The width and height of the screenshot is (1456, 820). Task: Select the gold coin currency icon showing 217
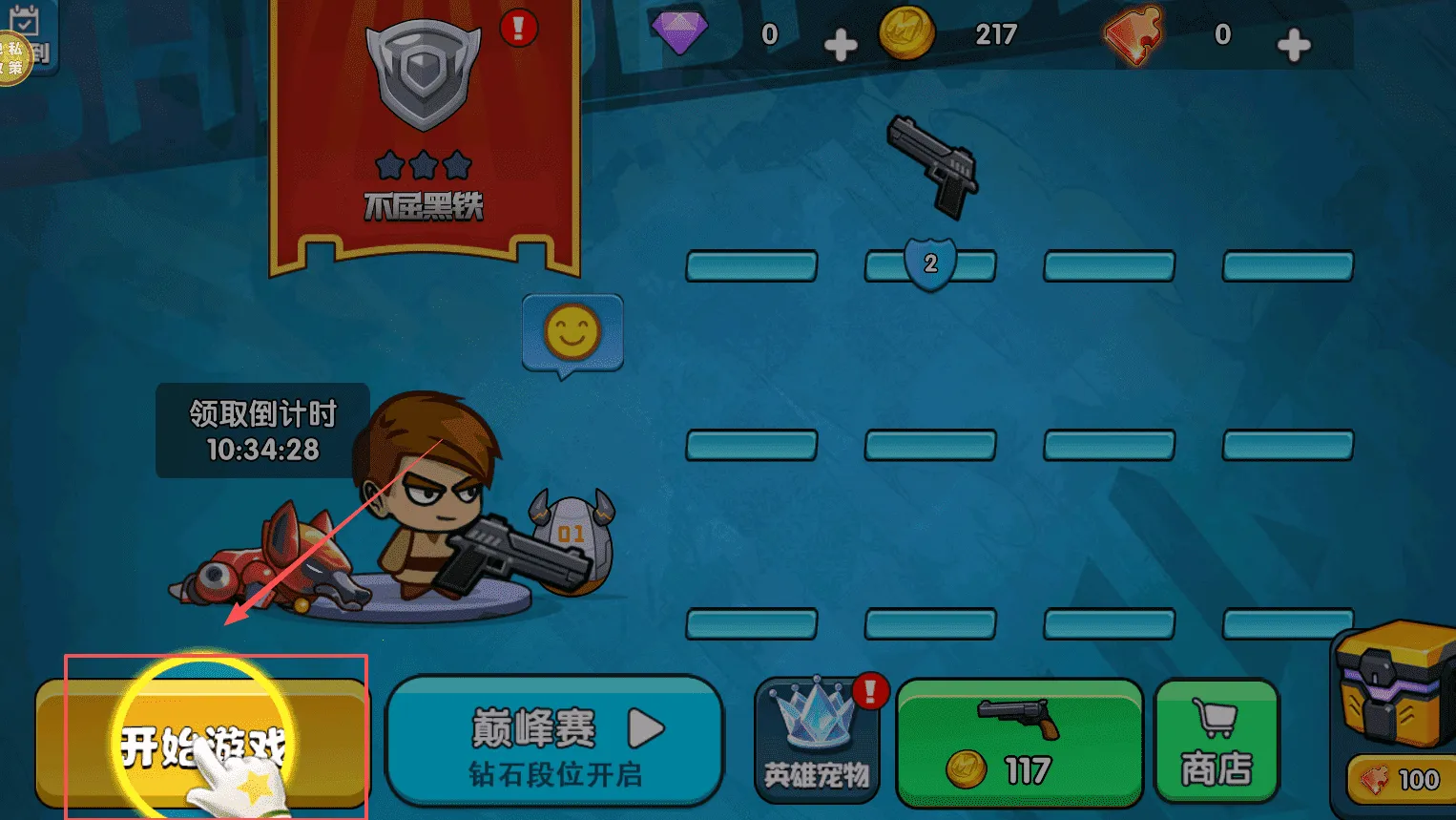pyautogui.click(x=908, y=36)
